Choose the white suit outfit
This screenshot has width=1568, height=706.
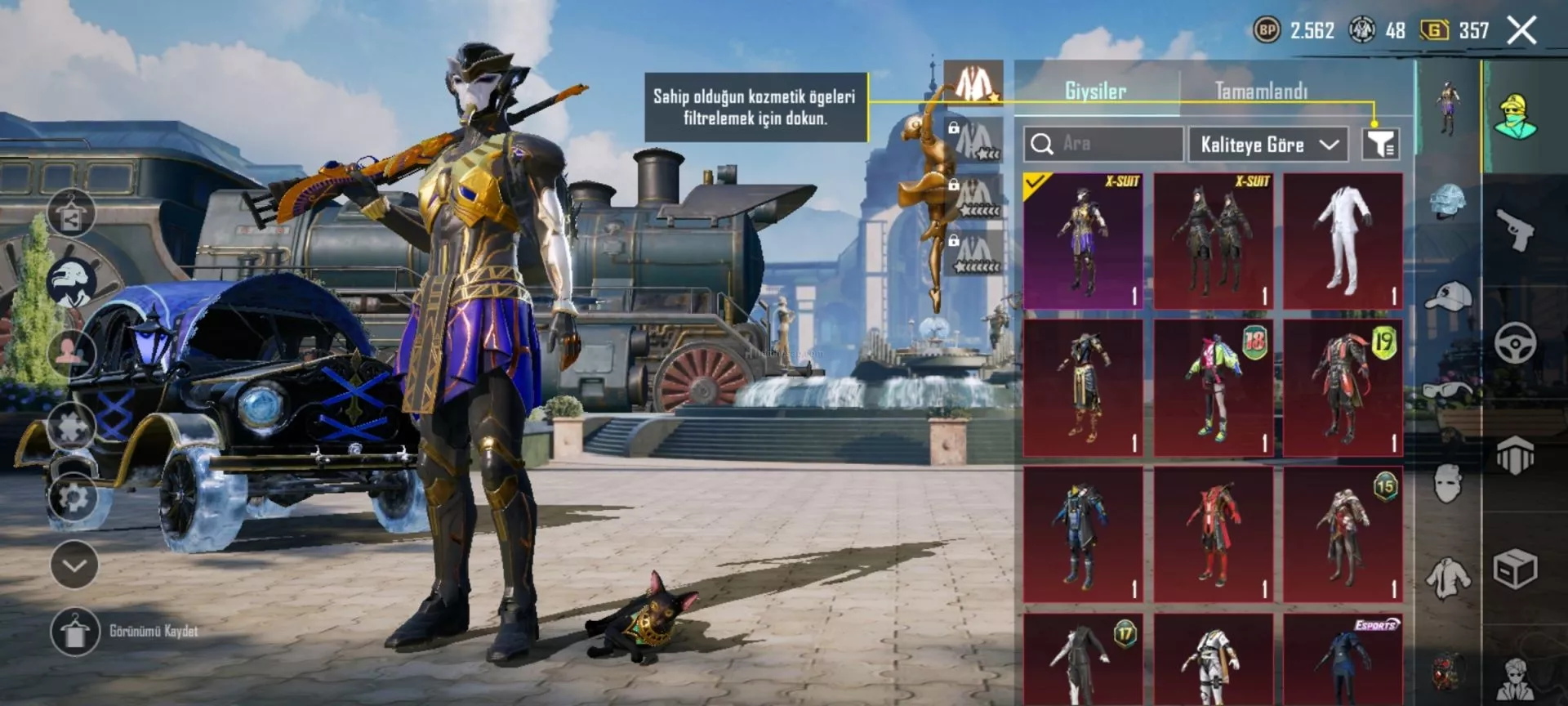(x=1343, y=241)
